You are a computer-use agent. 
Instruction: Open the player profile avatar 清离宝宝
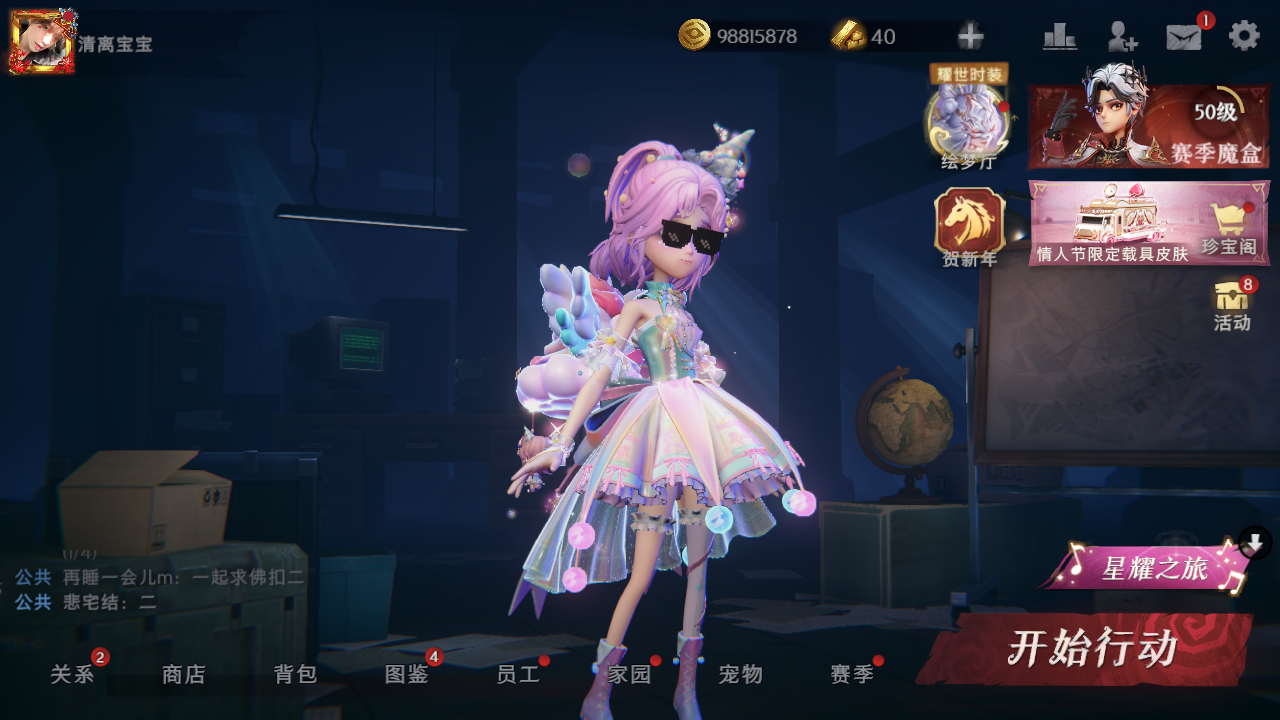(42, 42)
